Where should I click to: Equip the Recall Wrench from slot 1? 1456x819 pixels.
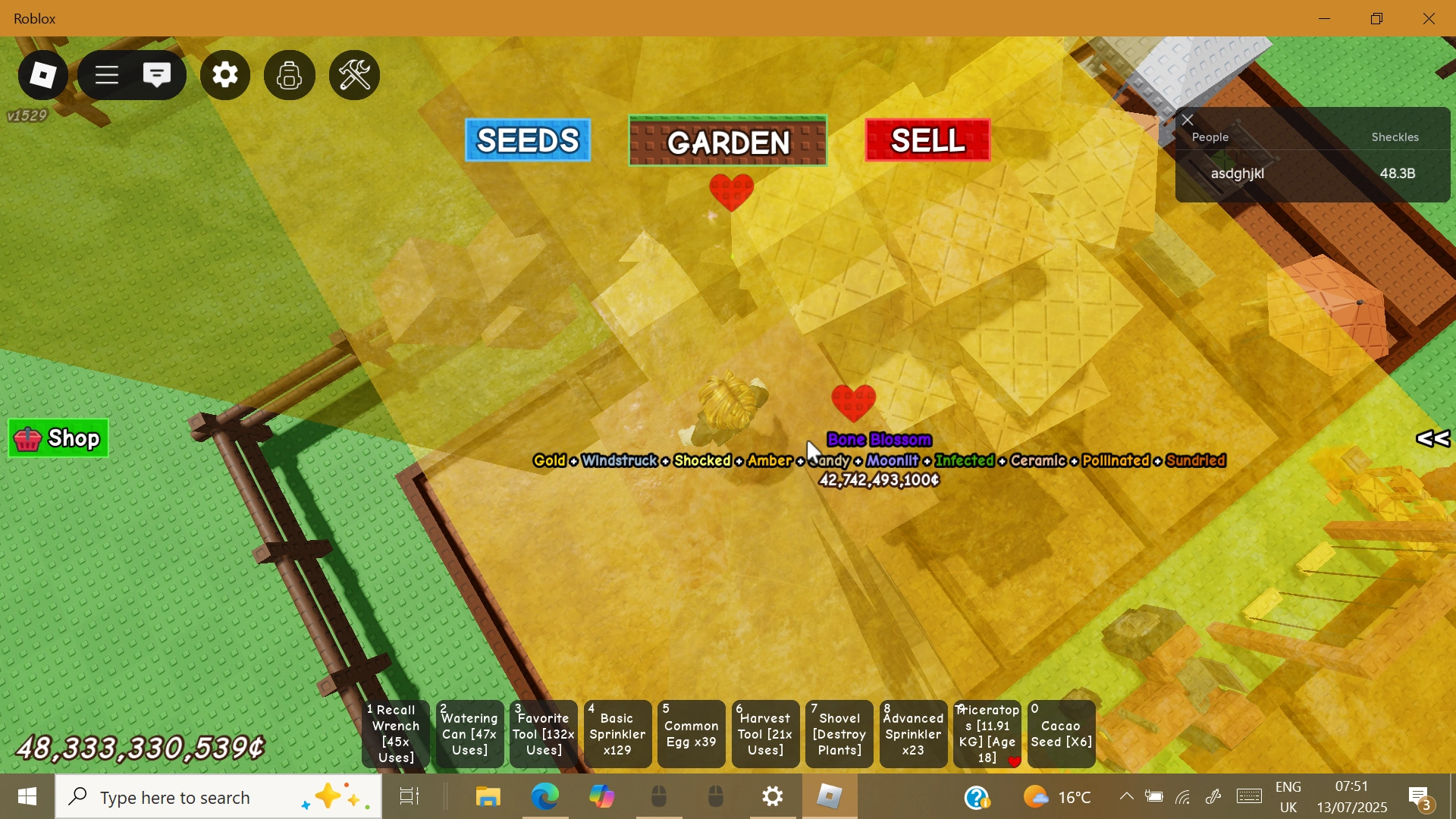pos(393,733)
